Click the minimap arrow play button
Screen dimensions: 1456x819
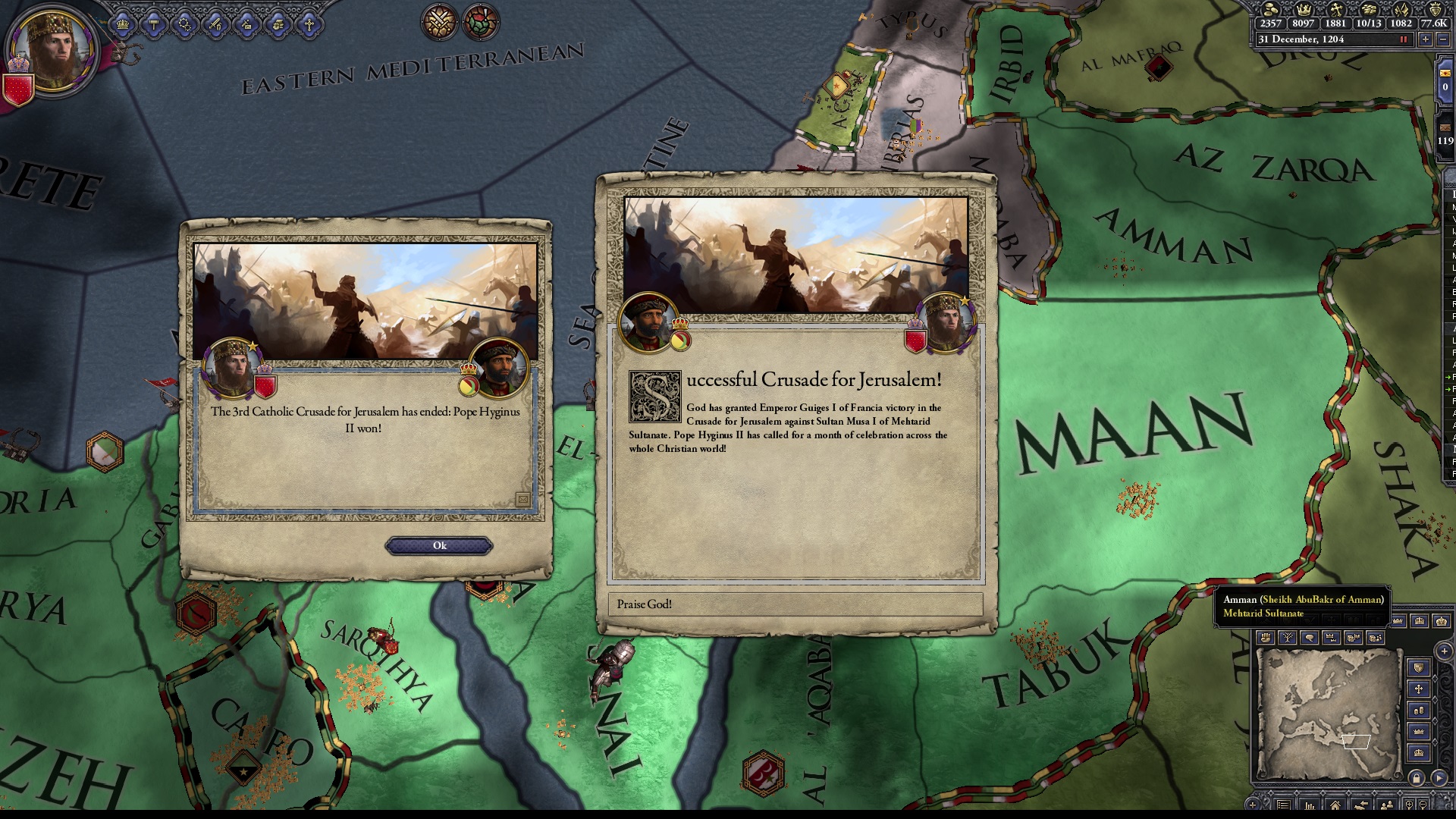coord(1439,778)
